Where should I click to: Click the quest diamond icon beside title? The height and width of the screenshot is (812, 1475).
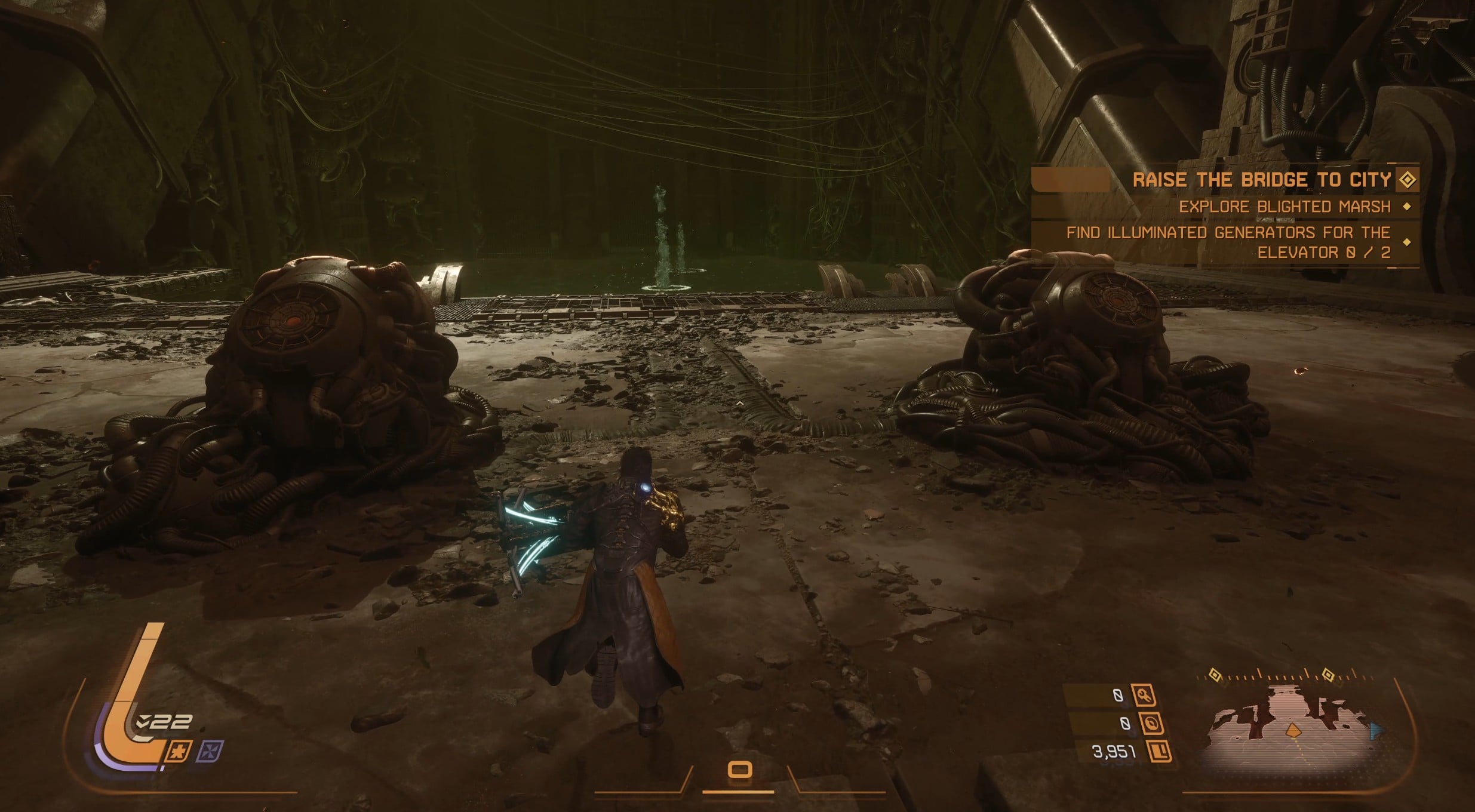tap(1407, 180)
